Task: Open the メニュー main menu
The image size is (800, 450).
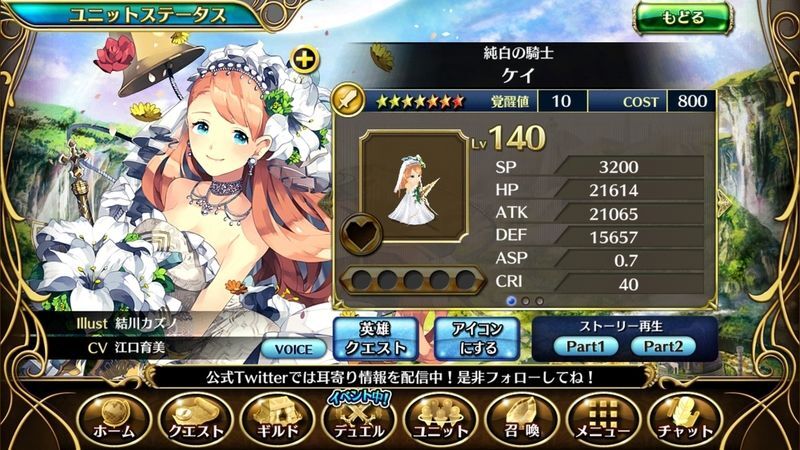Action: pyautogui.click(x=601, y=420)
